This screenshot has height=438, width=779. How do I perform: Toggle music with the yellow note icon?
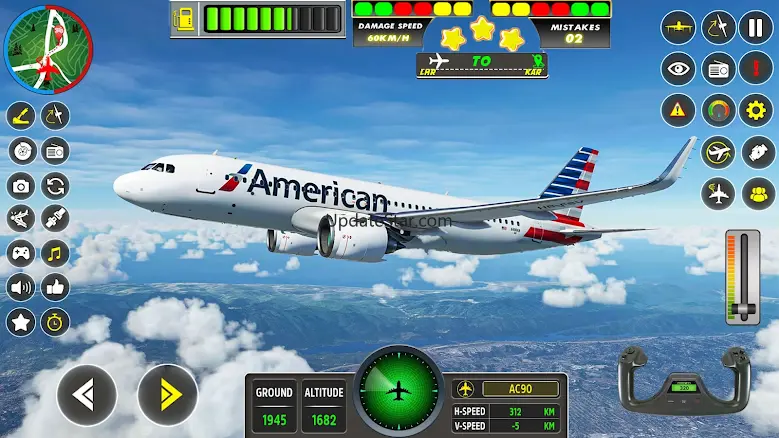(55, 252)
